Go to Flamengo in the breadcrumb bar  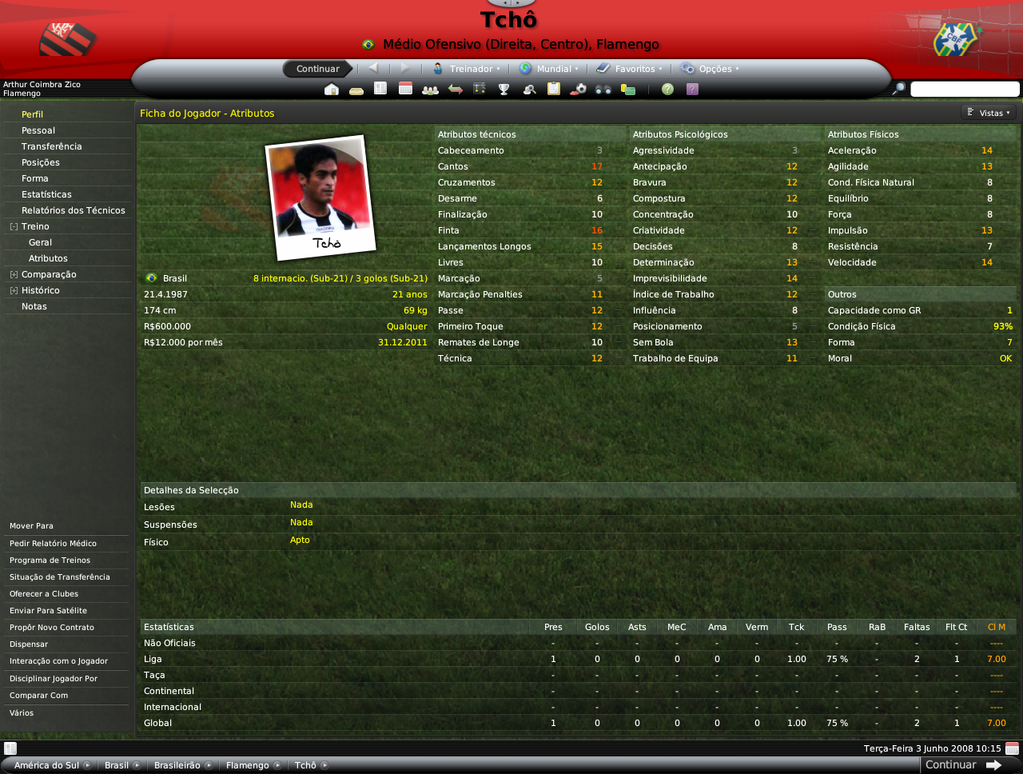(246, 765)
